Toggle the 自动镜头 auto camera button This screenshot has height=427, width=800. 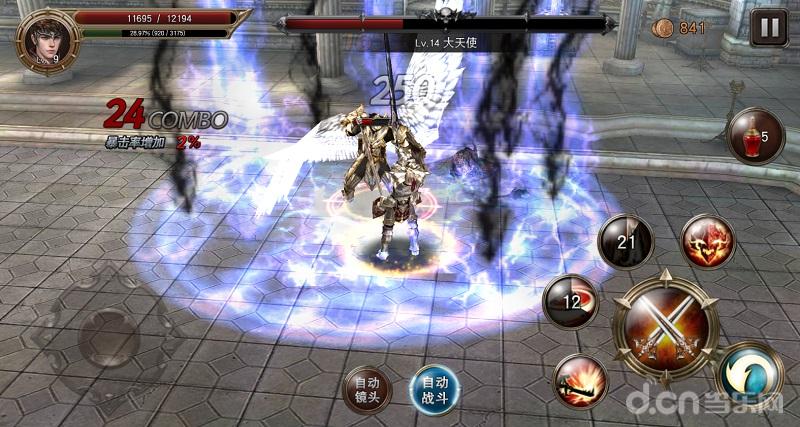(x=366, y=389)
